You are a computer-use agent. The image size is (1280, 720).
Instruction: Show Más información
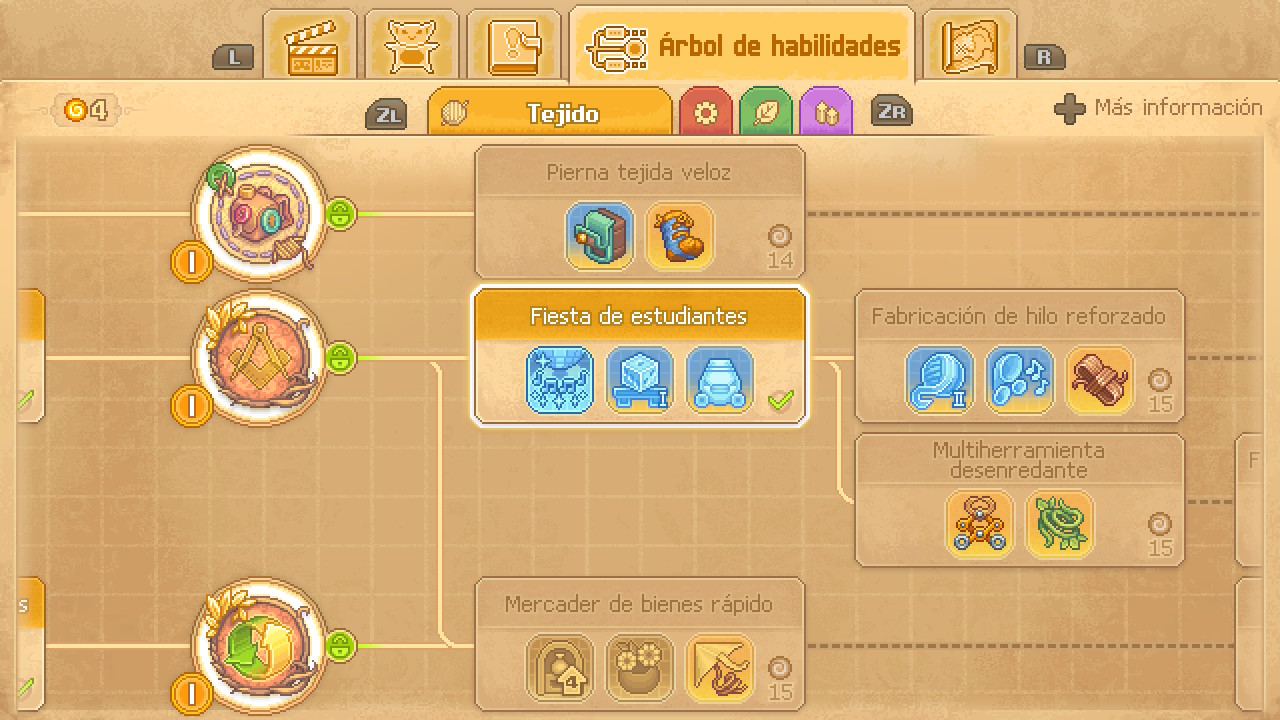1159,108
